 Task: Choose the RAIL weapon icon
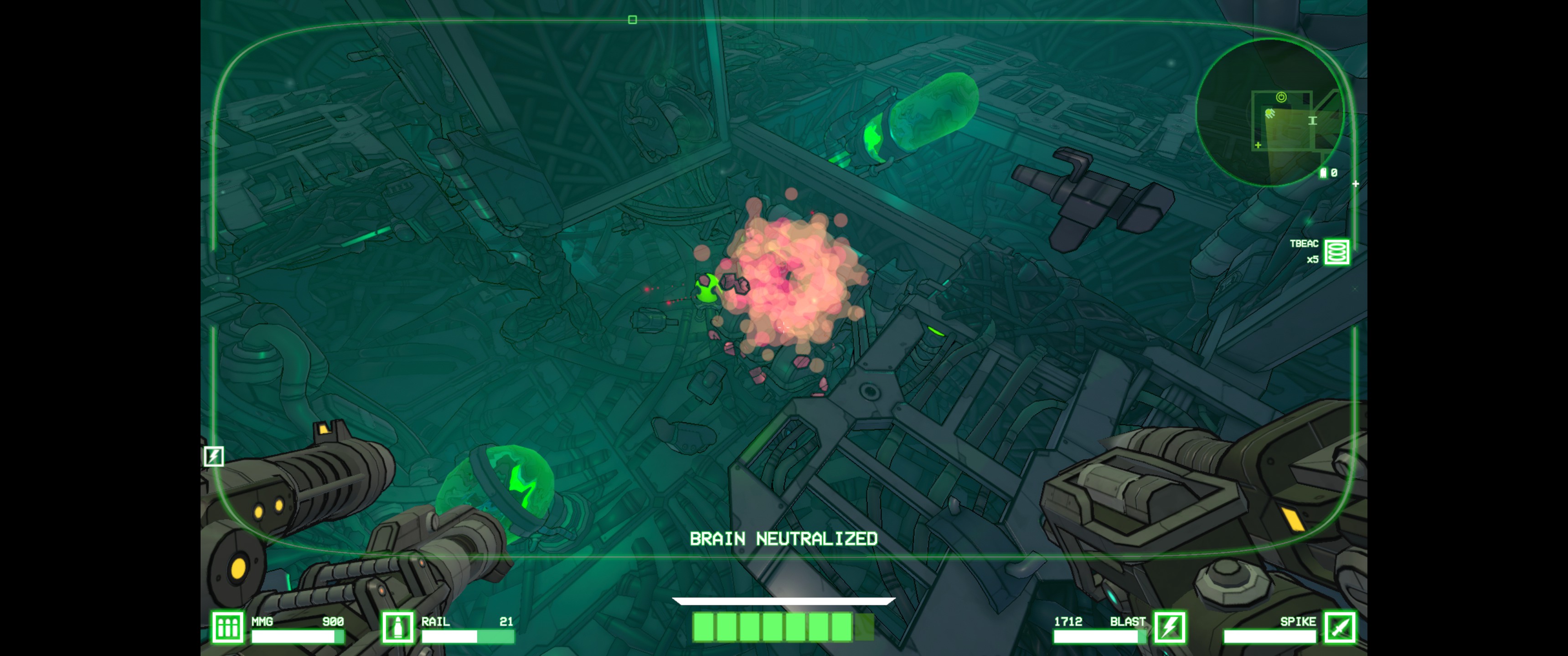click(397, 627)
